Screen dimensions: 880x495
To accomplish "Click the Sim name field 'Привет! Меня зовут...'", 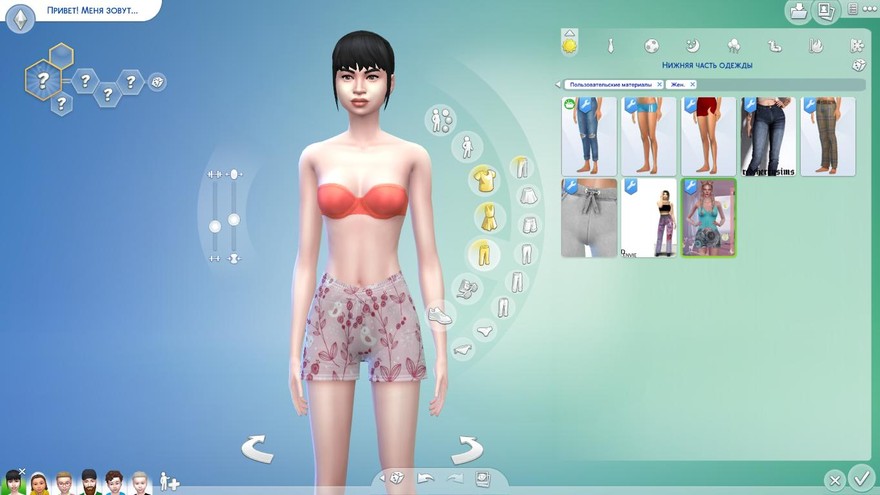I will coord(90,11).
